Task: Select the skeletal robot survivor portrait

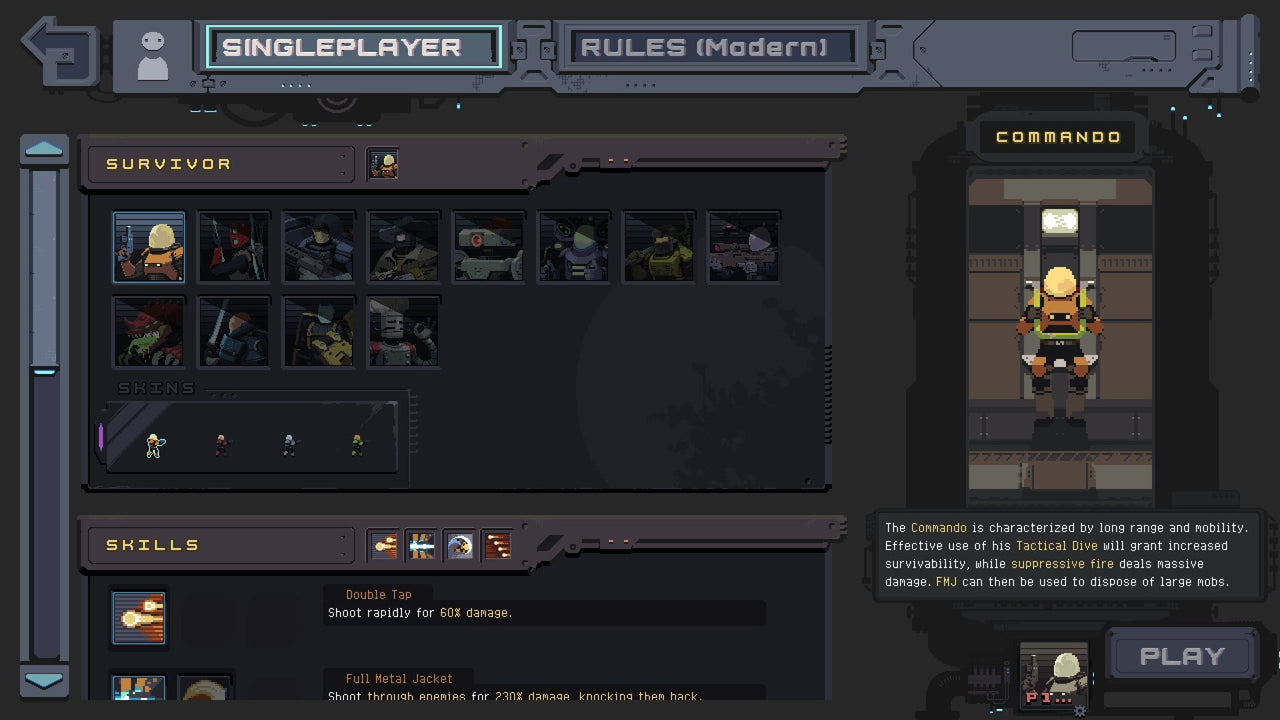Action: coord(403,331)
